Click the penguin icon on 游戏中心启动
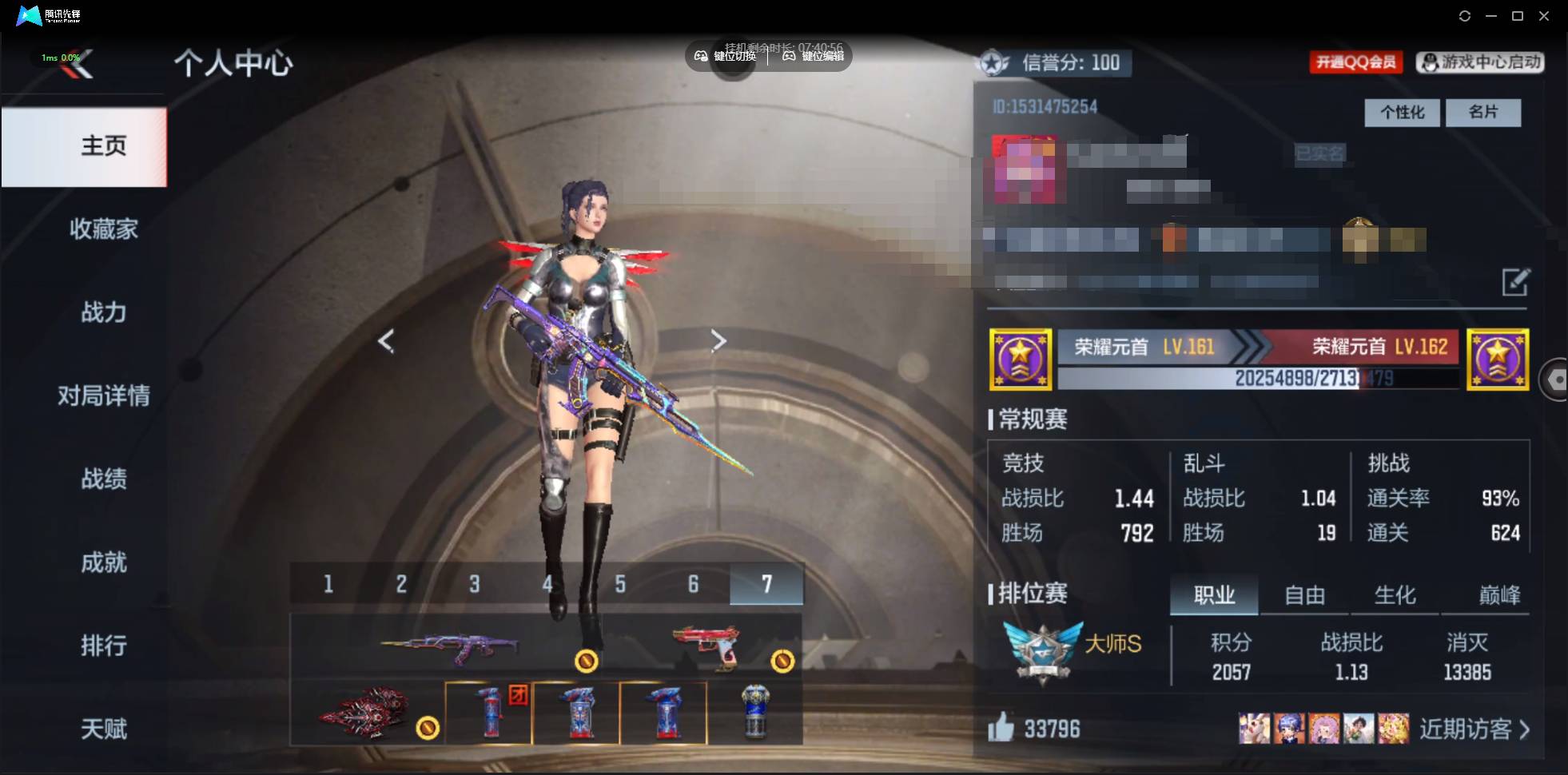Screen dimensions: 1568x775 1430,63
